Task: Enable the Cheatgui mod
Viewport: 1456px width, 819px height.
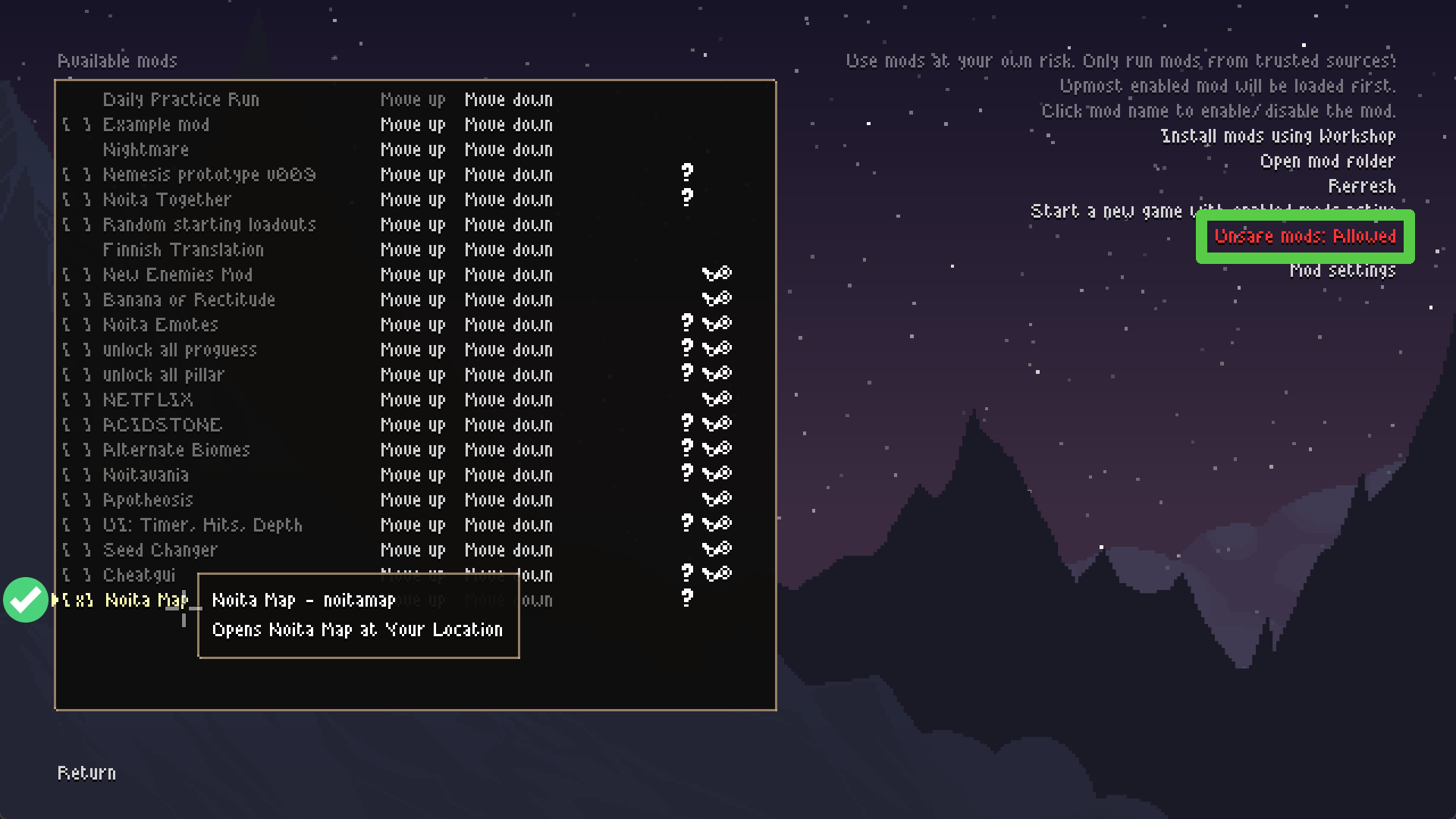Action: (139, 576)
